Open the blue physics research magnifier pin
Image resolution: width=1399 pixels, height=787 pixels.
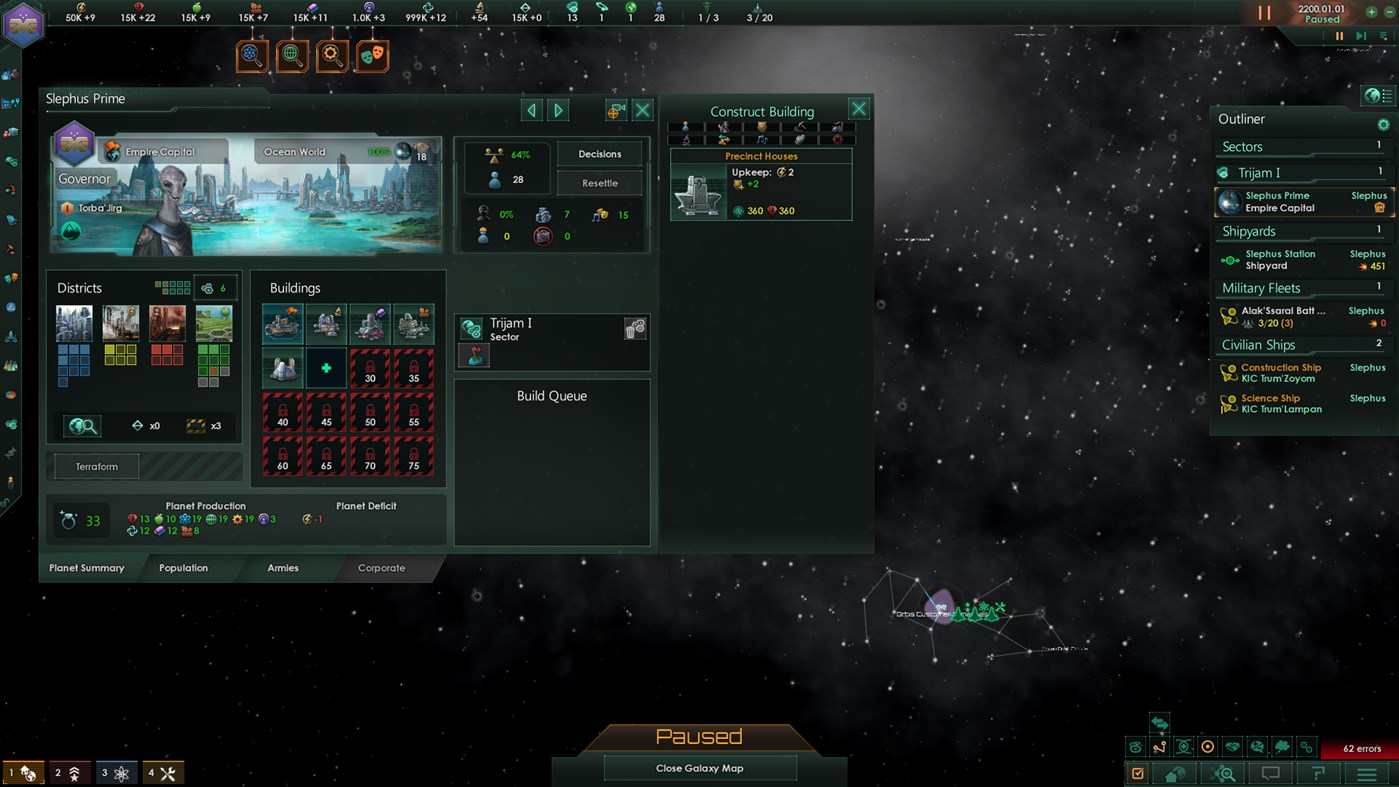click(x=252, y=55)
